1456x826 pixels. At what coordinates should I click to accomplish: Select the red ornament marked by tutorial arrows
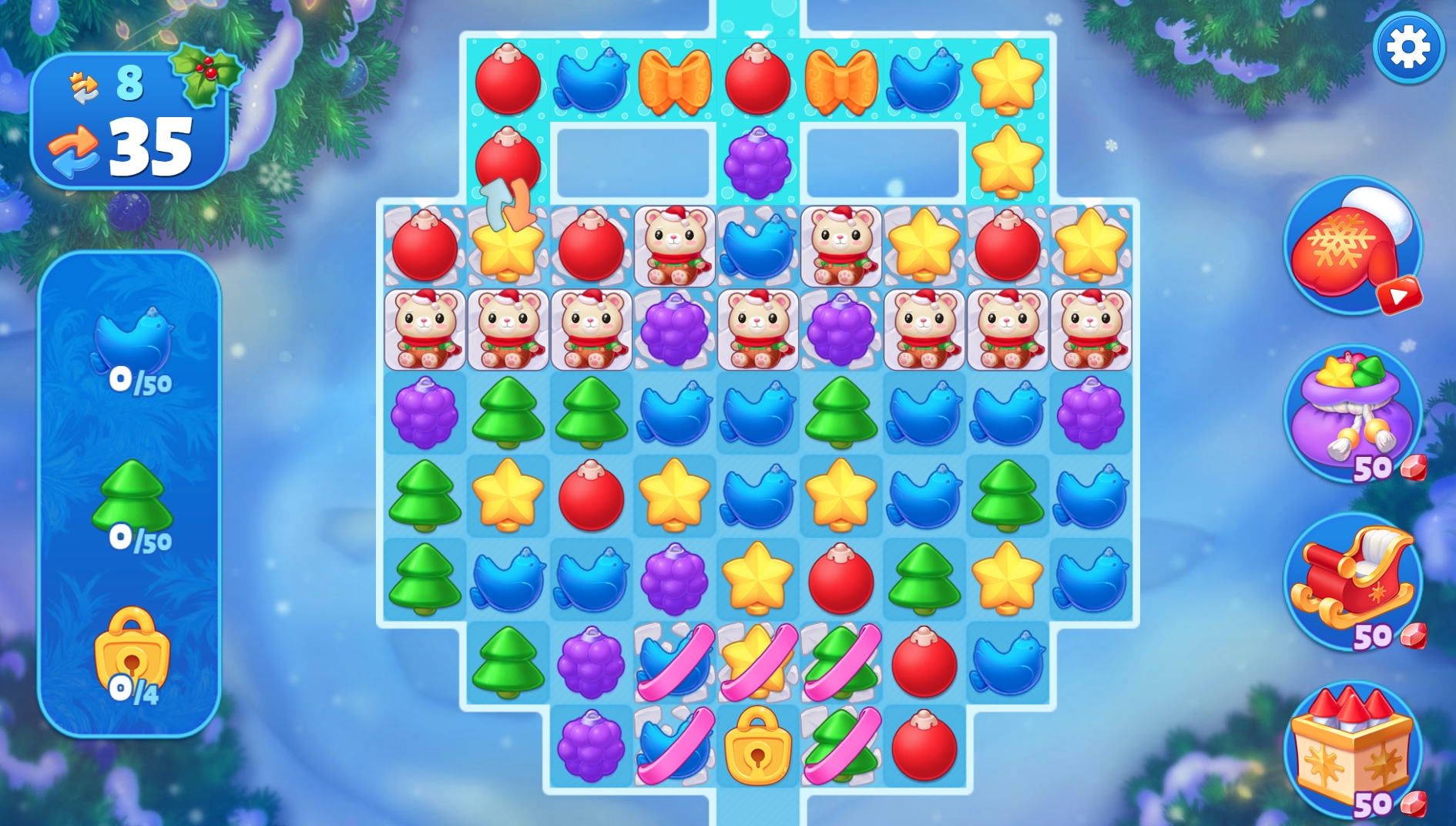pyautogui.click(x=508, y=162)
